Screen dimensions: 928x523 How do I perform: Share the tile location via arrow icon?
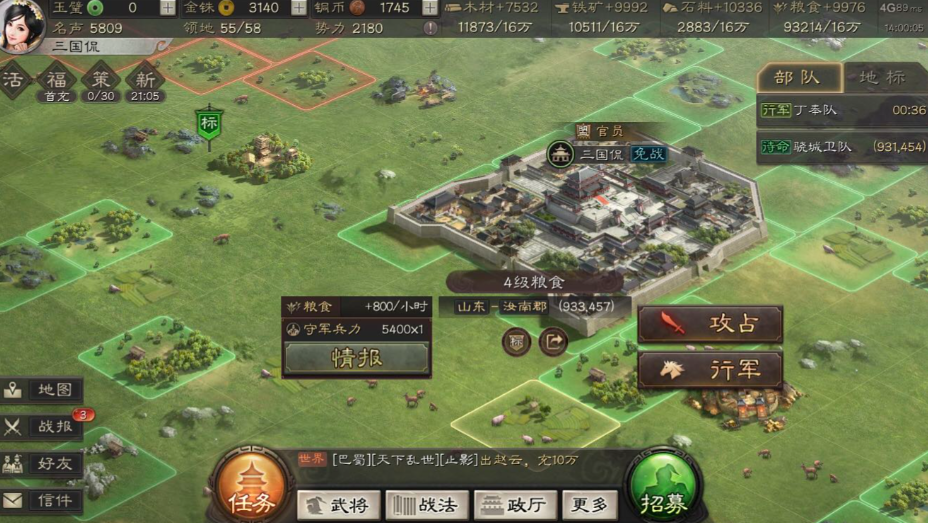tap(552, 342)
